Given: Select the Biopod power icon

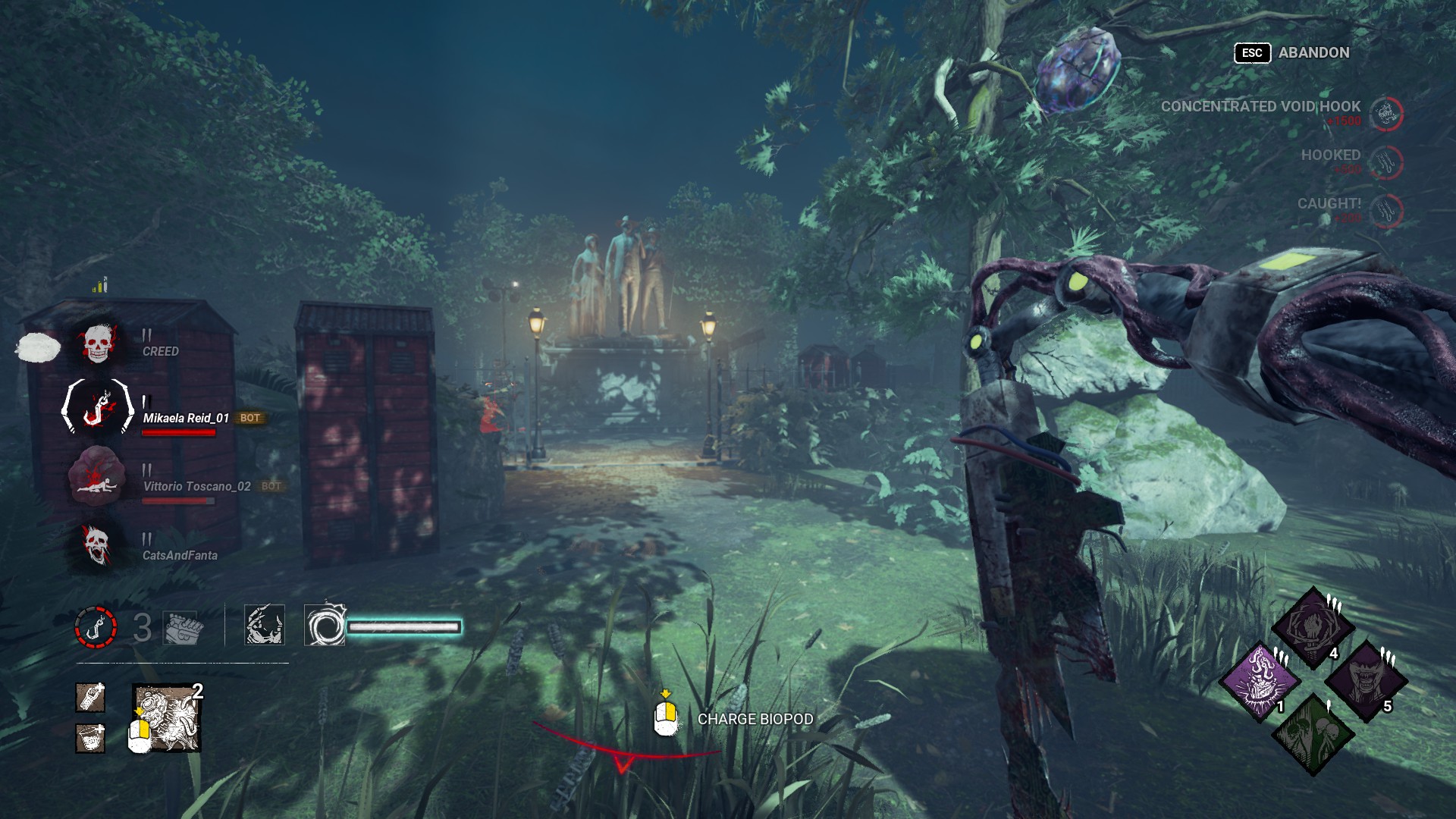Looking at the screenshot, I should [168, 718].
